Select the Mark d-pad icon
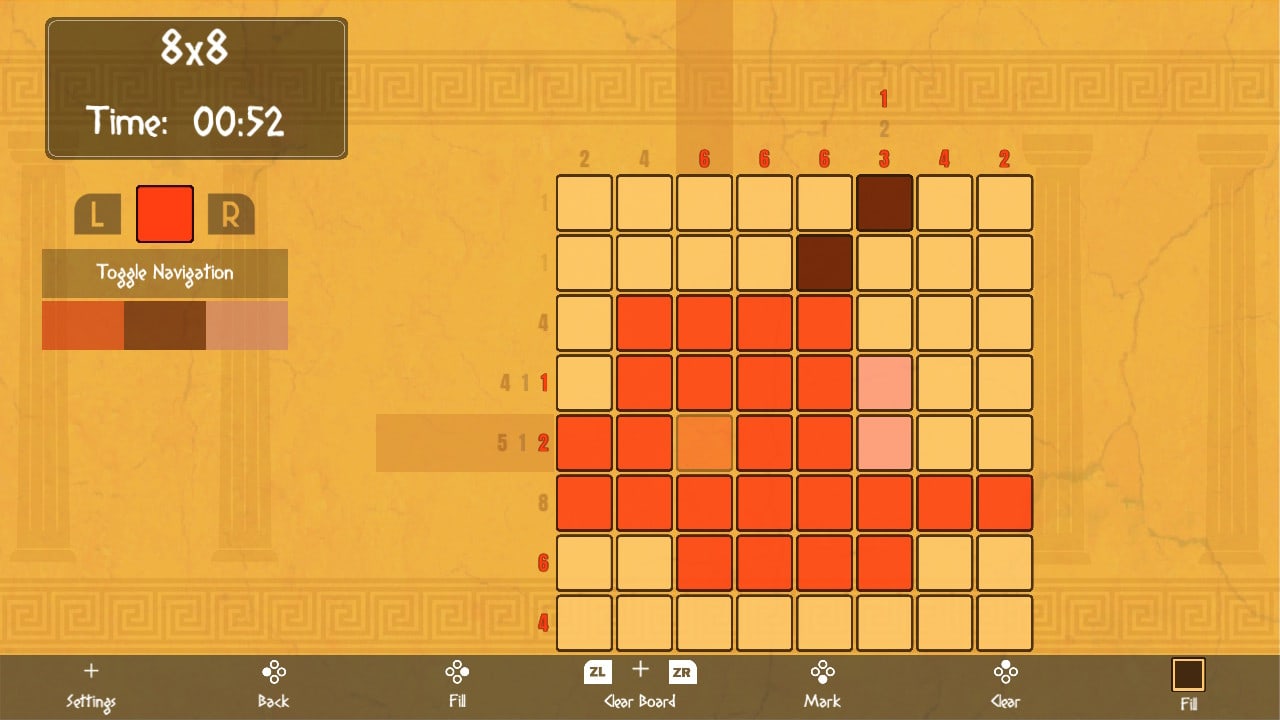The width and height of the screenshot is (1280, 720). [x=822, y=672]
